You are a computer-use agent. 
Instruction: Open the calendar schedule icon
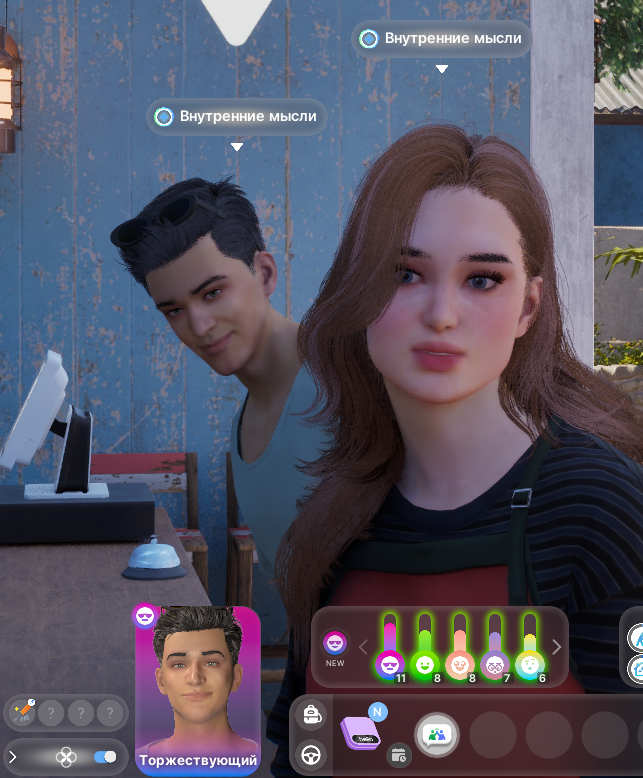[399, 754]
